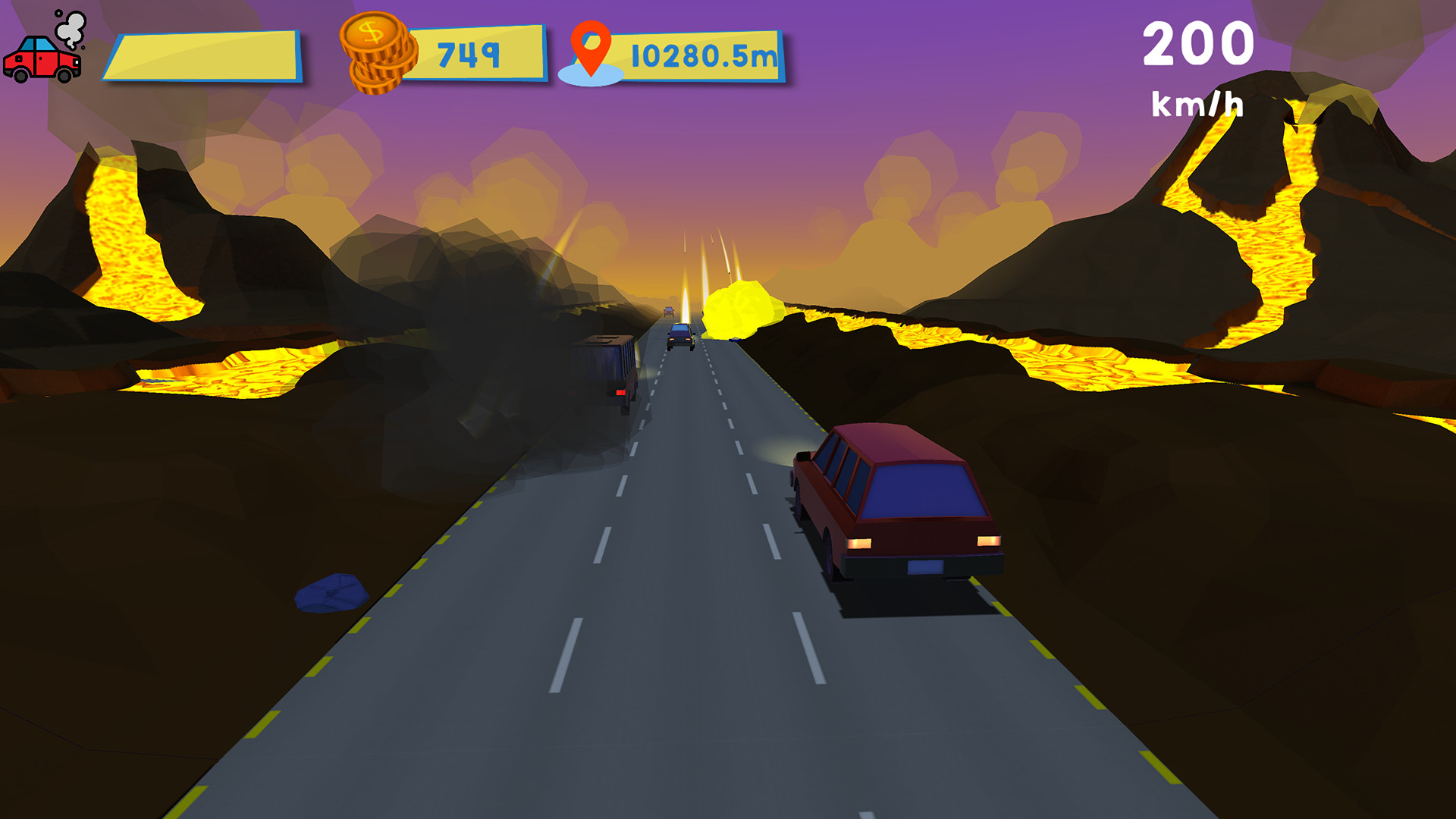Click the smoke puff above the car icon
This screenshot has width=1456, height=819.
click(x=71, y=27)
